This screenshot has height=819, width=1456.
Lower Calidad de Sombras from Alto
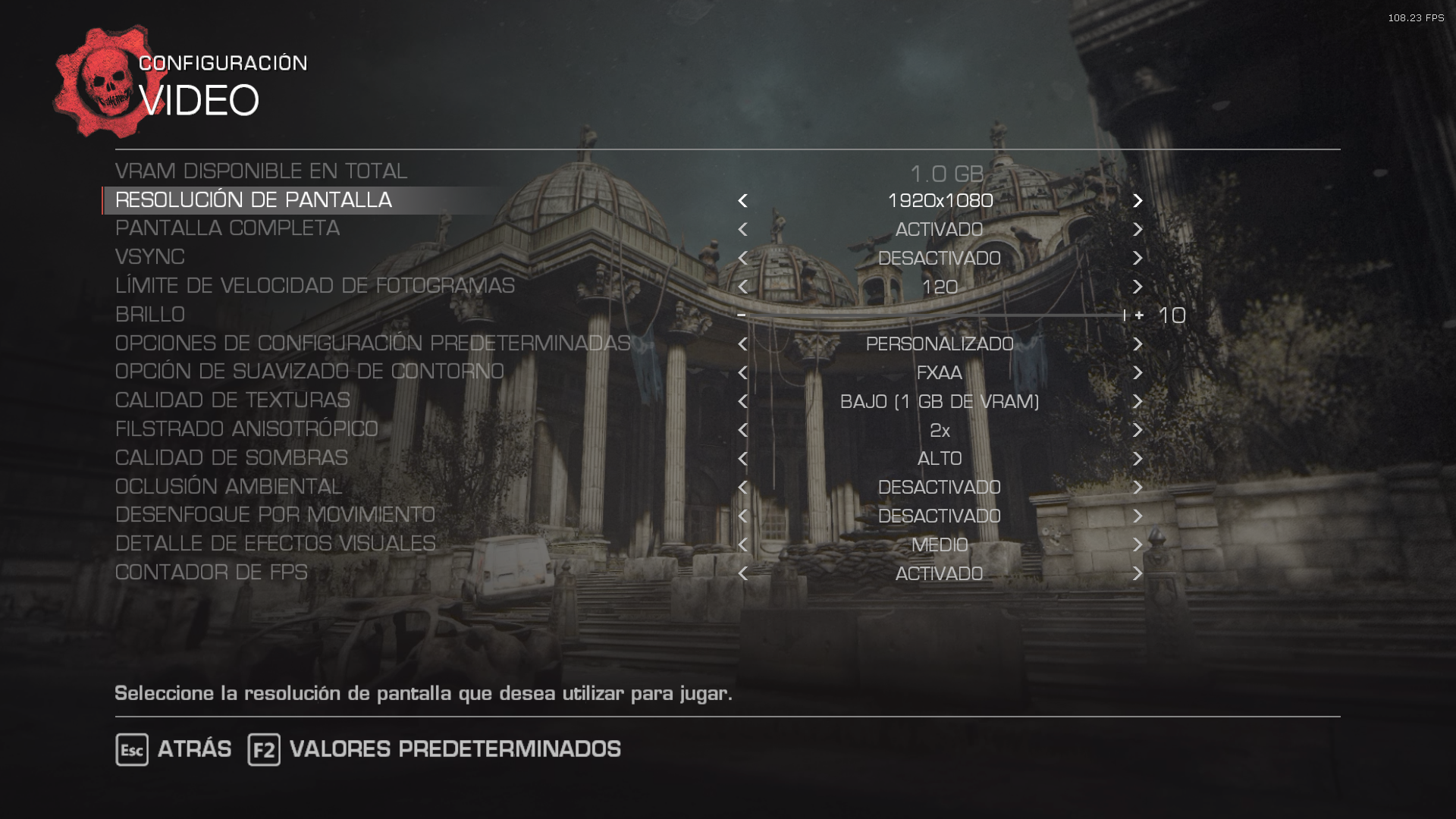pos(742,459)
